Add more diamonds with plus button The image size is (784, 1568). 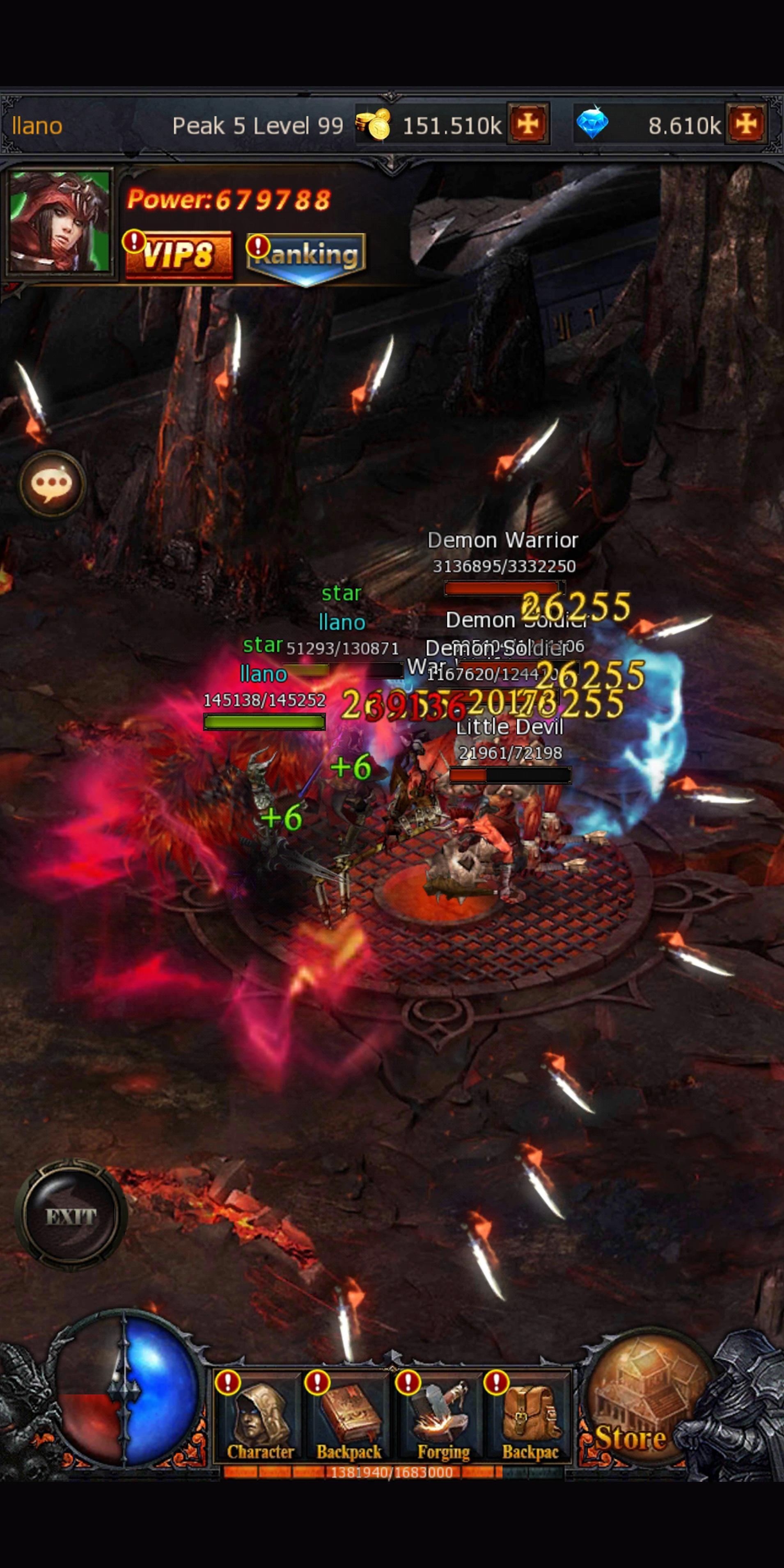[x=746, y=124]
